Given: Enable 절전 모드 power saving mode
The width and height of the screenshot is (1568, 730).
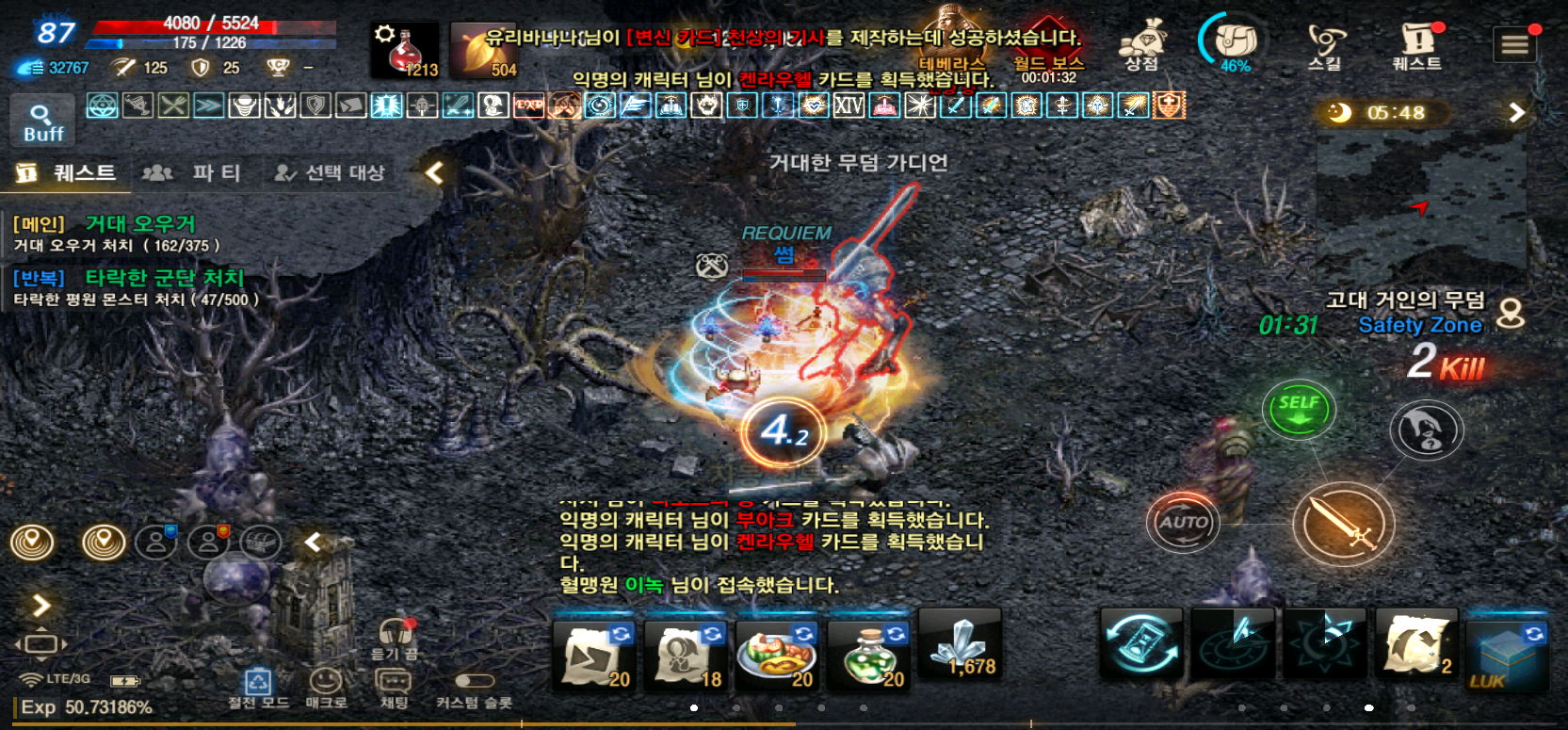Looking at the screenshot, I should point(257,680).
